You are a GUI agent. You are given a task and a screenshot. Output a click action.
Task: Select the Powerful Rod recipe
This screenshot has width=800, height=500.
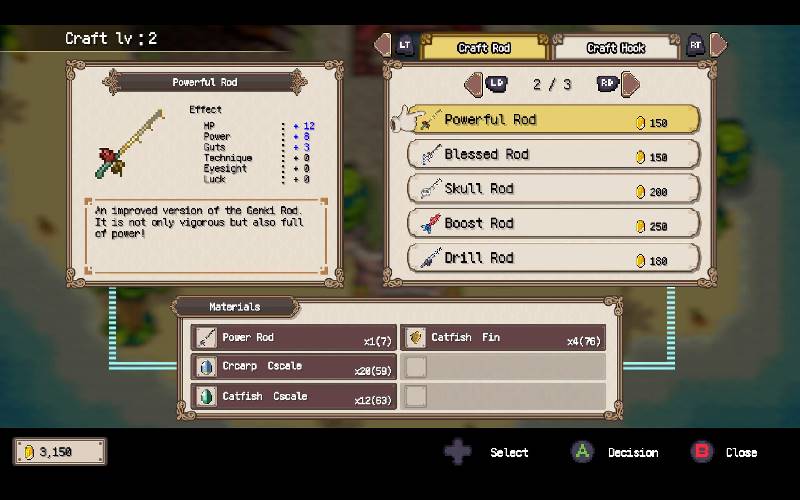tap(555, 120)
